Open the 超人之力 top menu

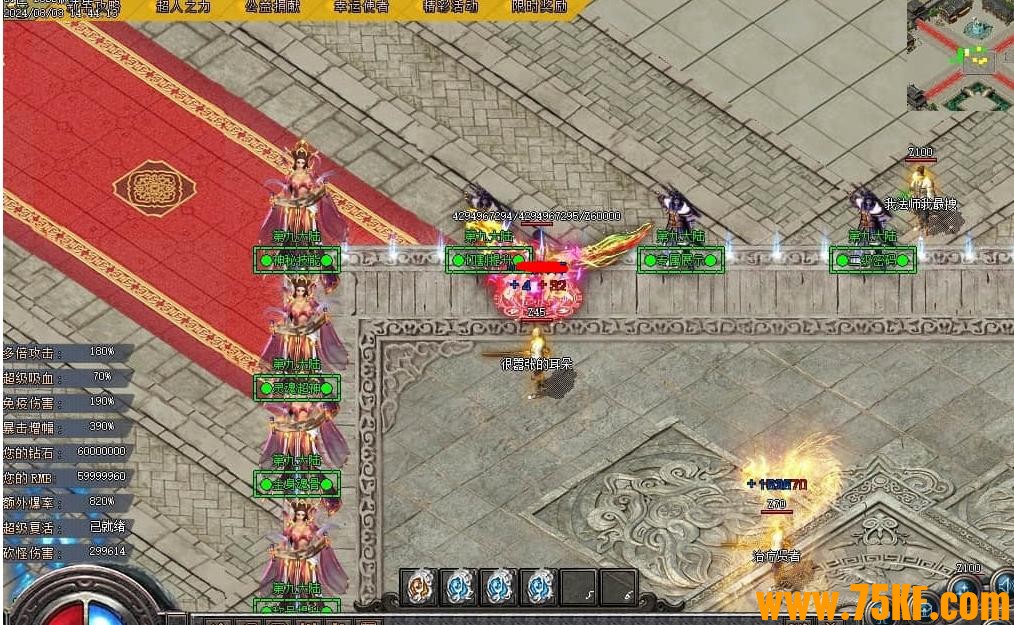pos(184,7)
